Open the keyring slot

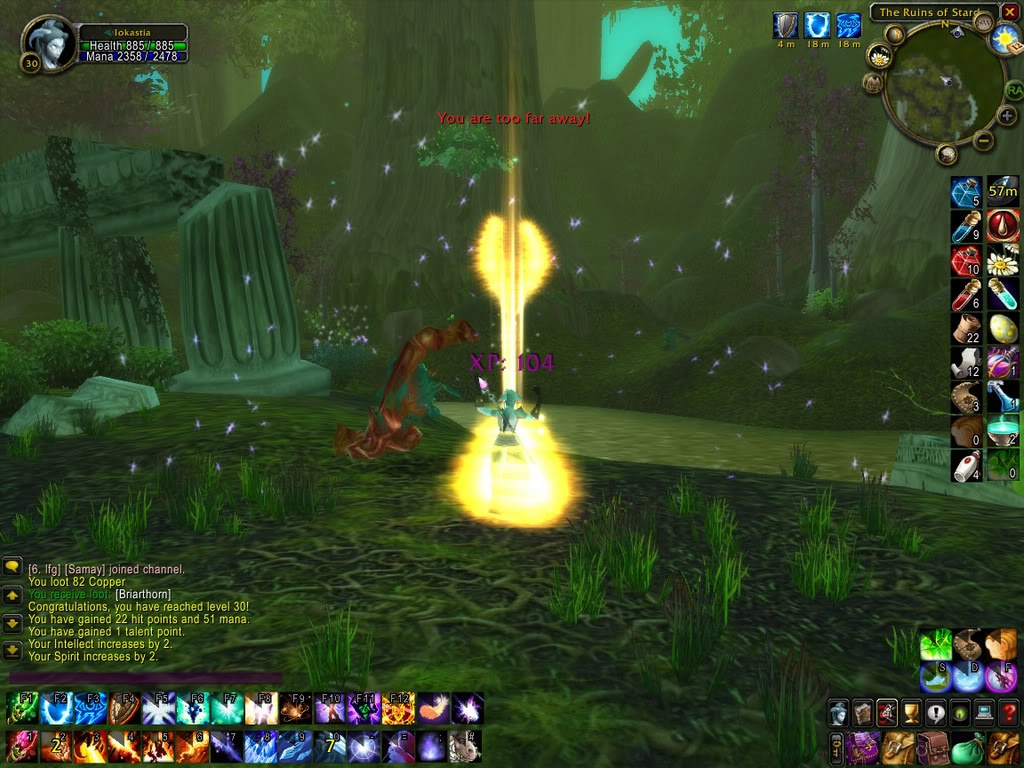point(836,747)
